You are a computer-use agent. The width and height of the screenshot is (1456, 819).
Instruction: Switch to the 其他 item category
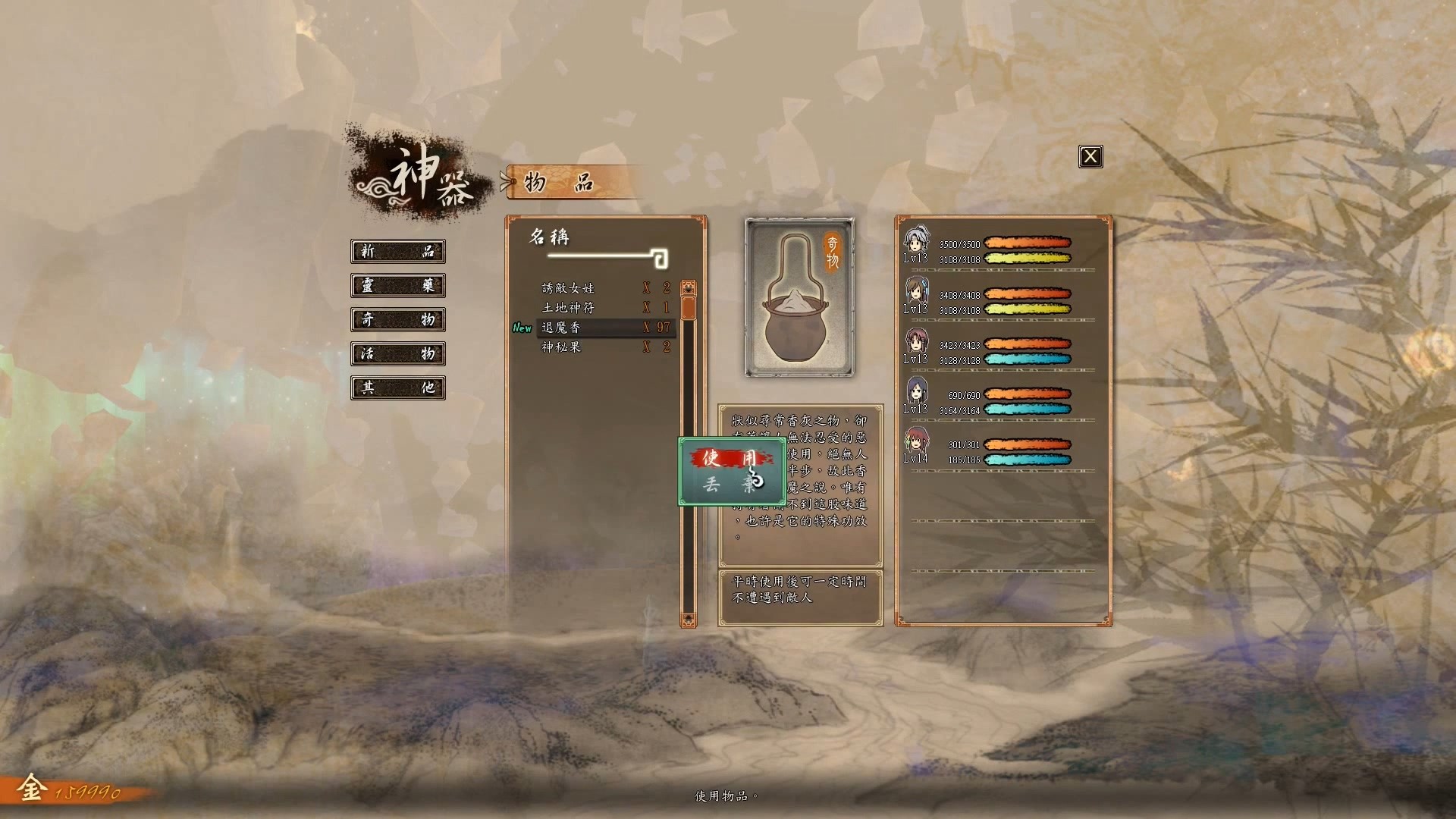point(397,388)
